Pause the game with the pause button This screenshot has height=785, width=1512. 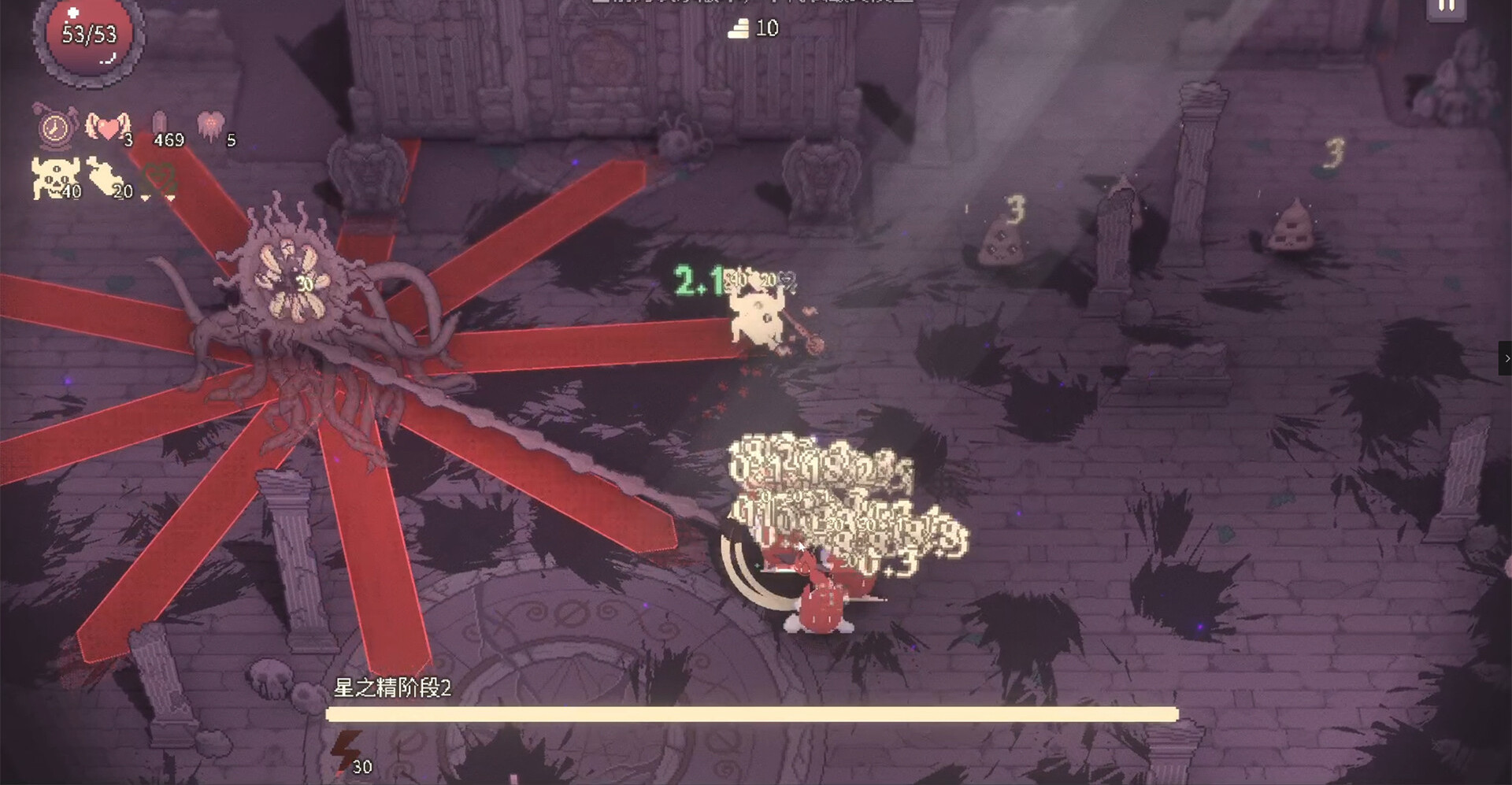[x=1447, y=8]
